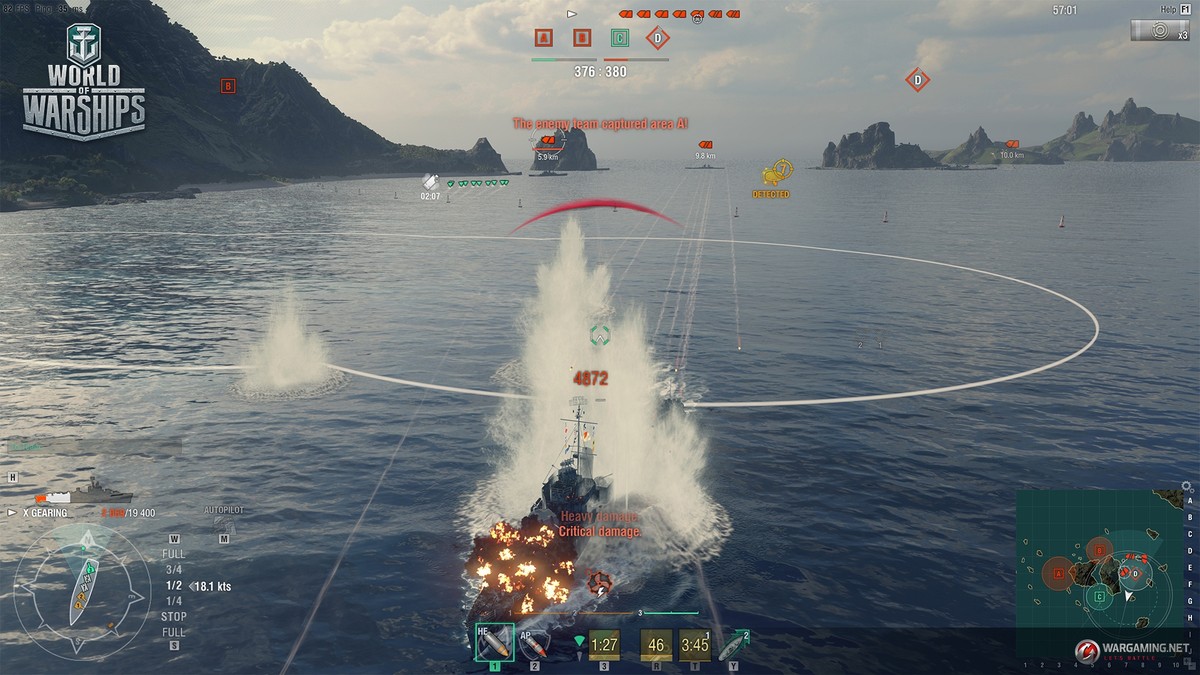
Task: Click the capture point D diamond at top
Action: pos(657,39)
